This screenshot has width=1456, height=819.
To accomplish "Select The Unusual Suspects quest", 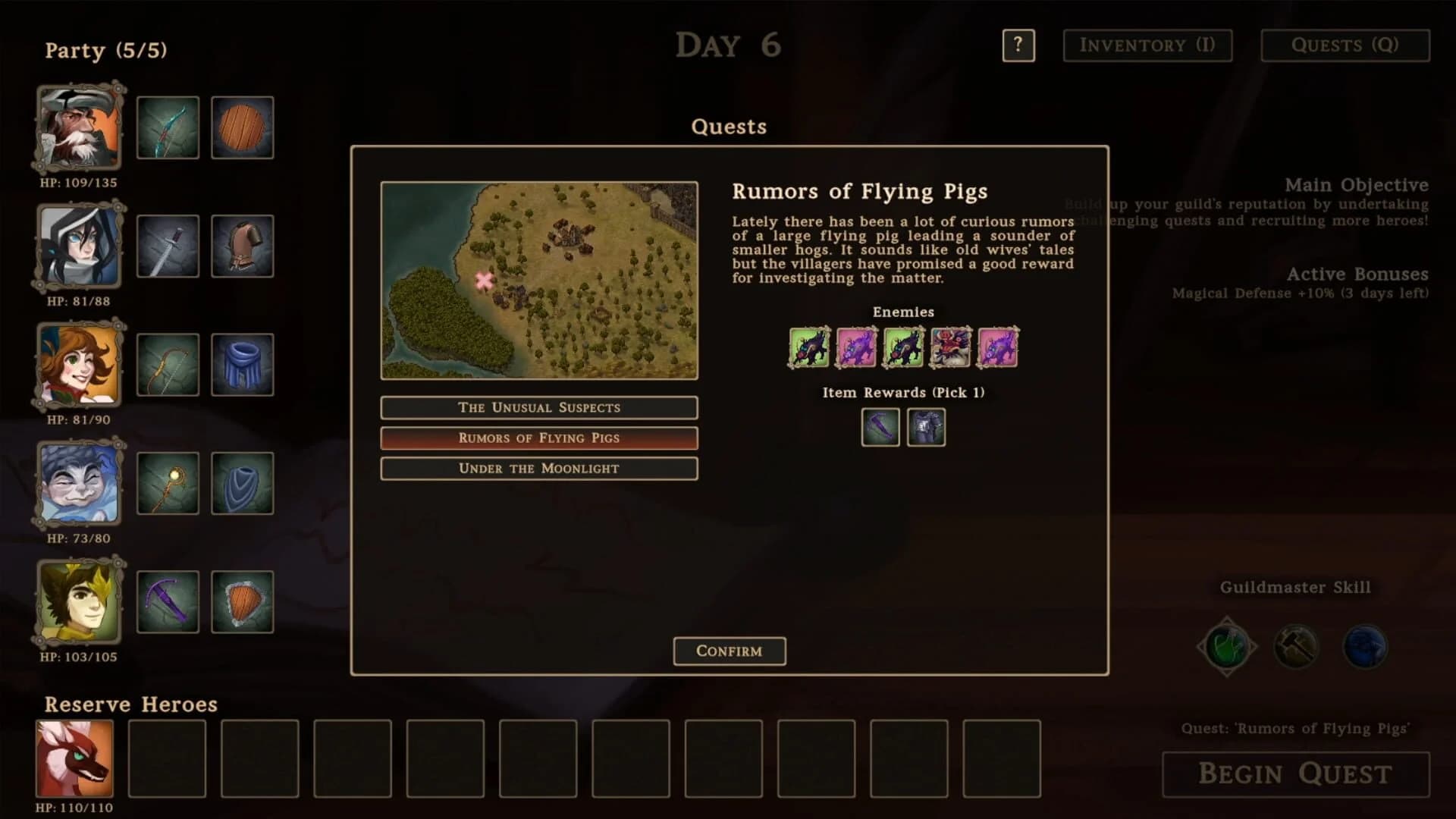I will point(538,407).
